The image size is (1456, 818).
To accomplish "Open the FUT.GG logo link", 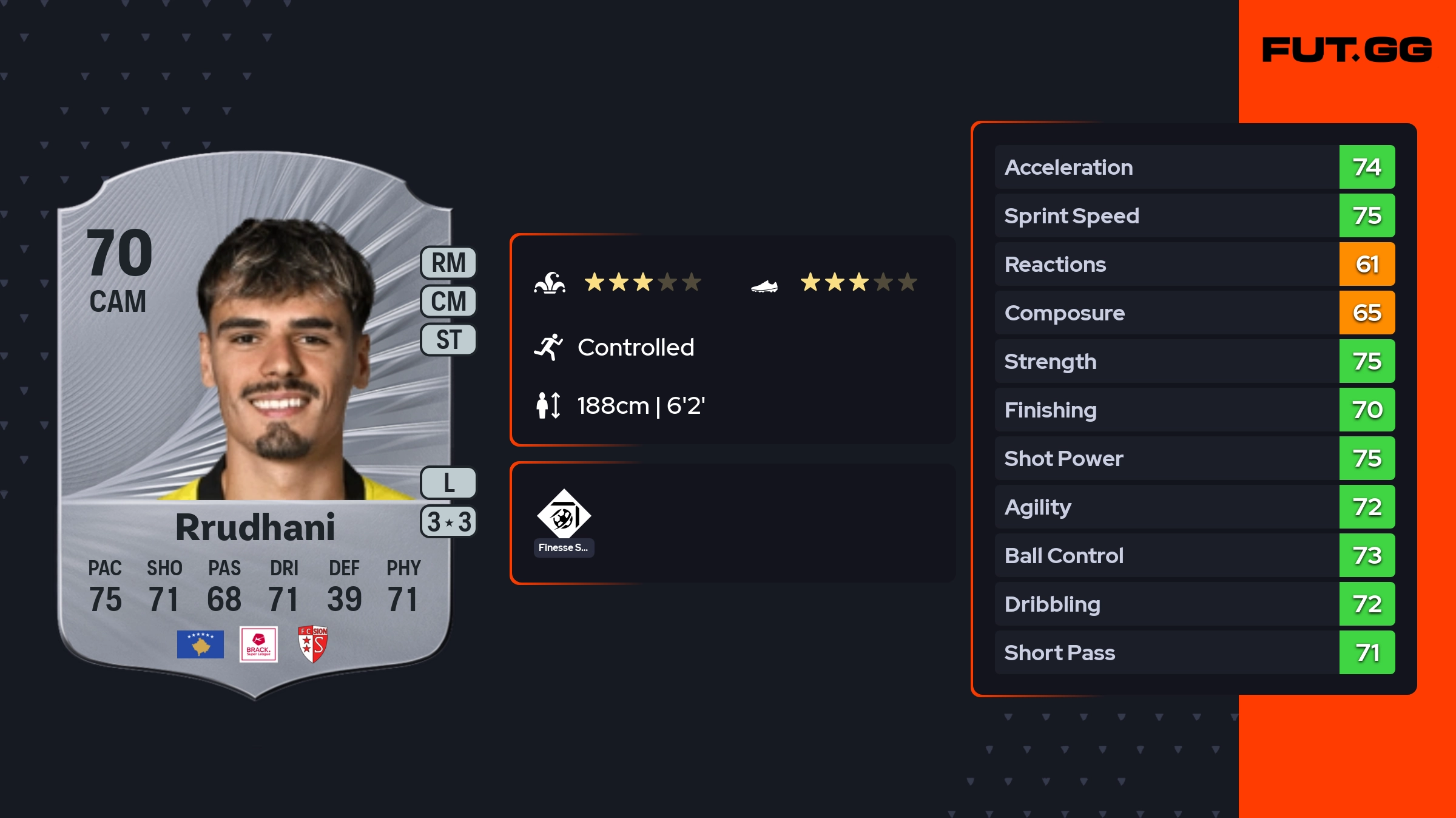I will (1347, 50).
